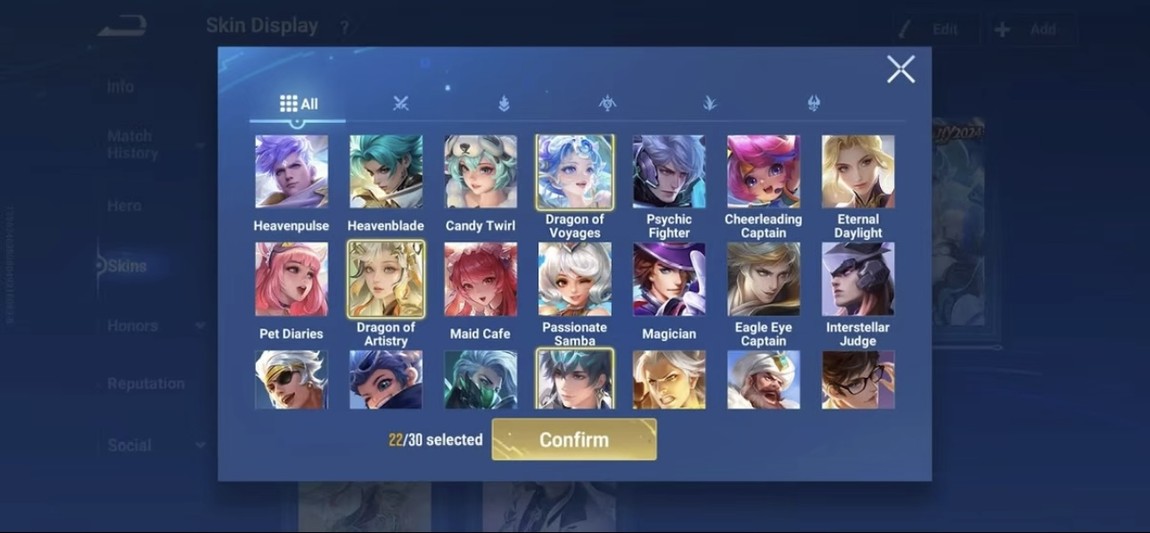Screen dimensions: 1150x533
Task: Choose the Heavenblade skin portrait
Action: pos(386,172)
